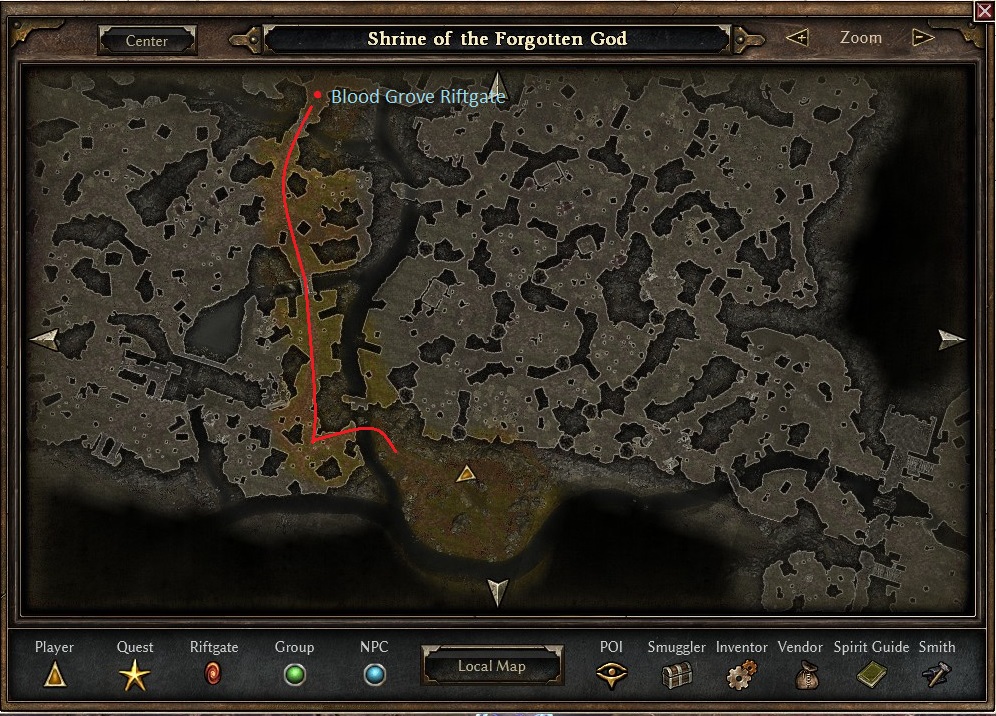Pan the map upward with top arrow
Screen dimensions: 996x716
(x=497, y=86)
